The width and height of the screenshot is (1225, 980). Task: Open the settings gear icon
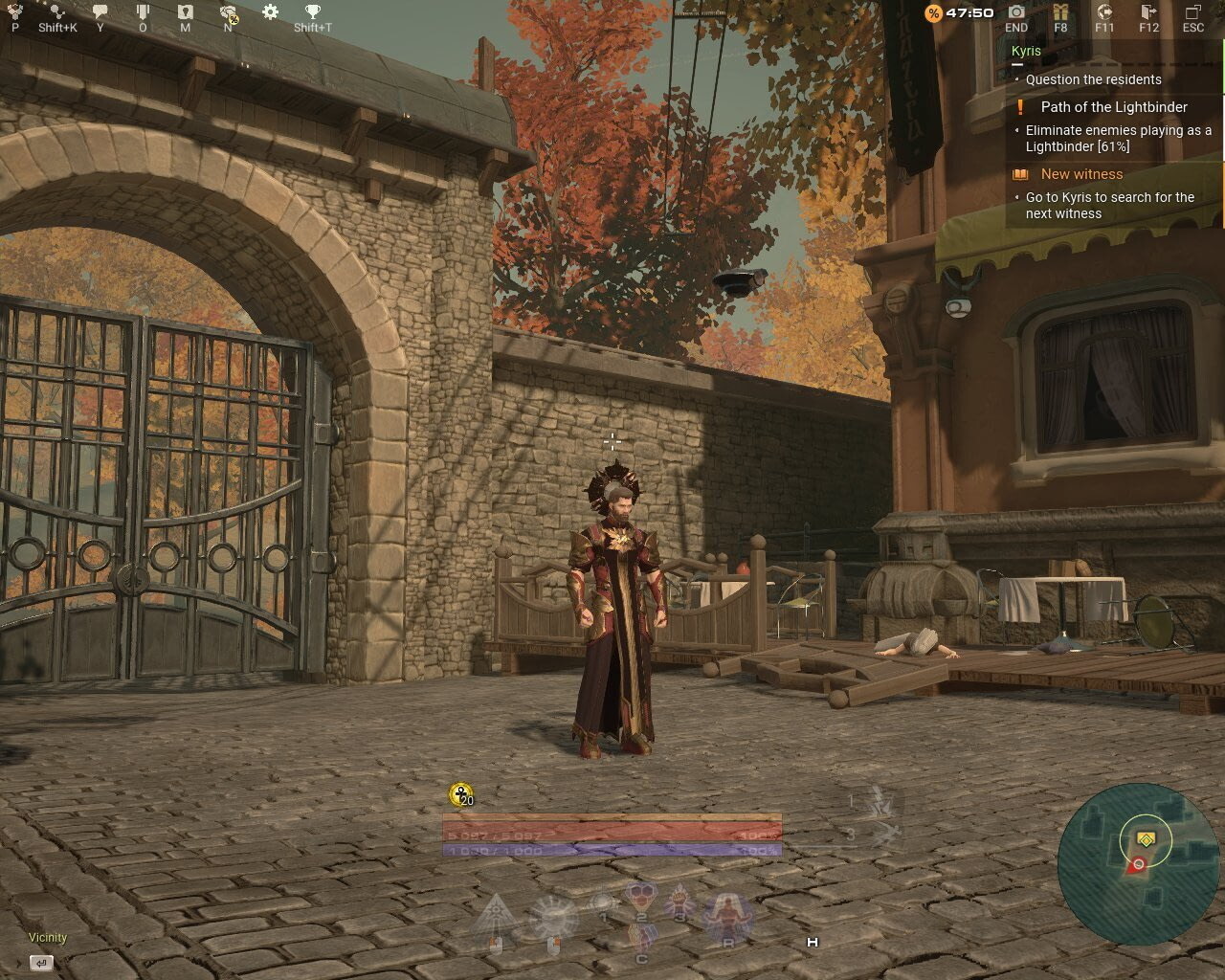coord(270,12)
